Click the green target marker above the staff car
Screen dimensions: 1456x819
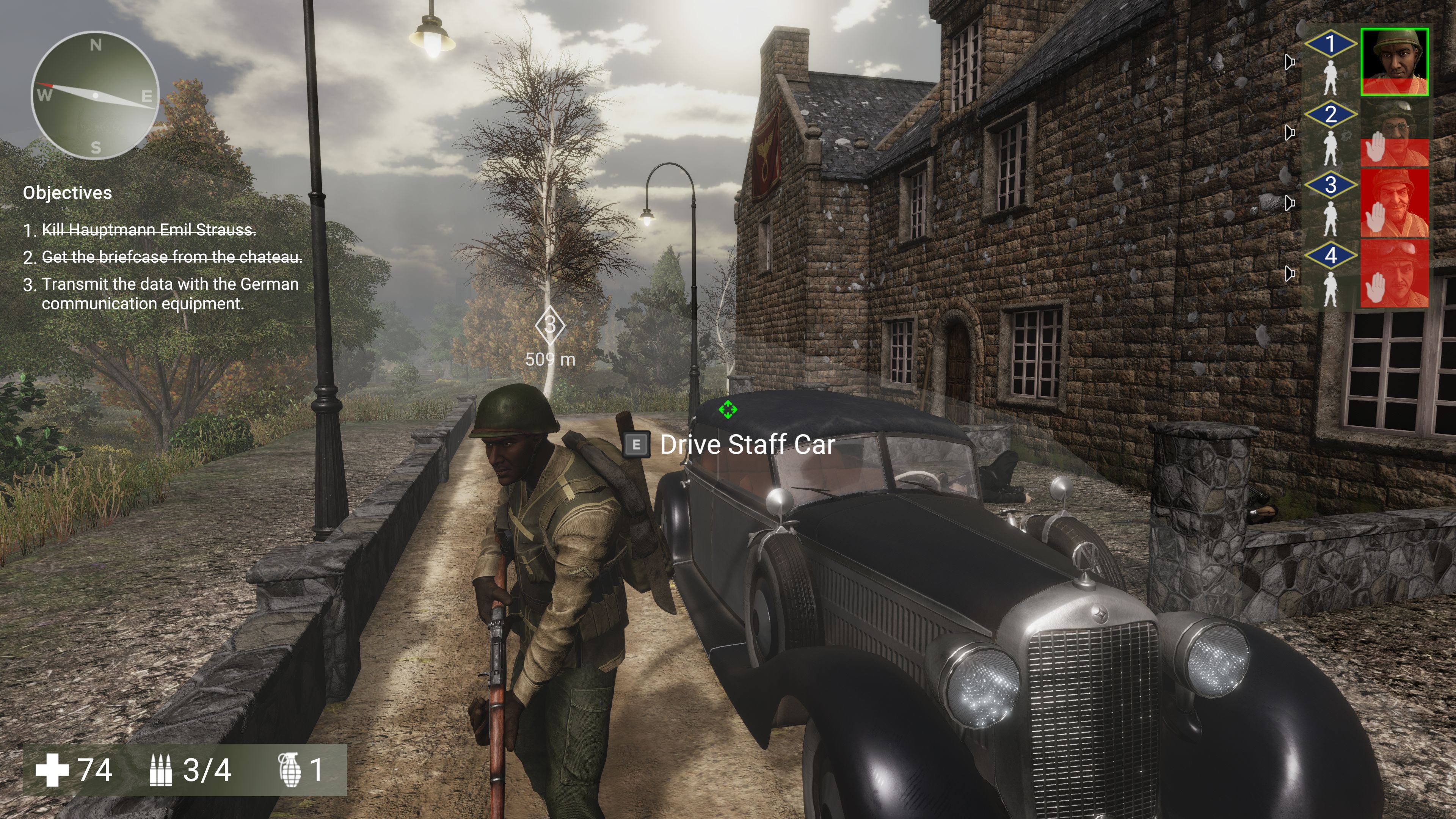(x=728, y=409)
